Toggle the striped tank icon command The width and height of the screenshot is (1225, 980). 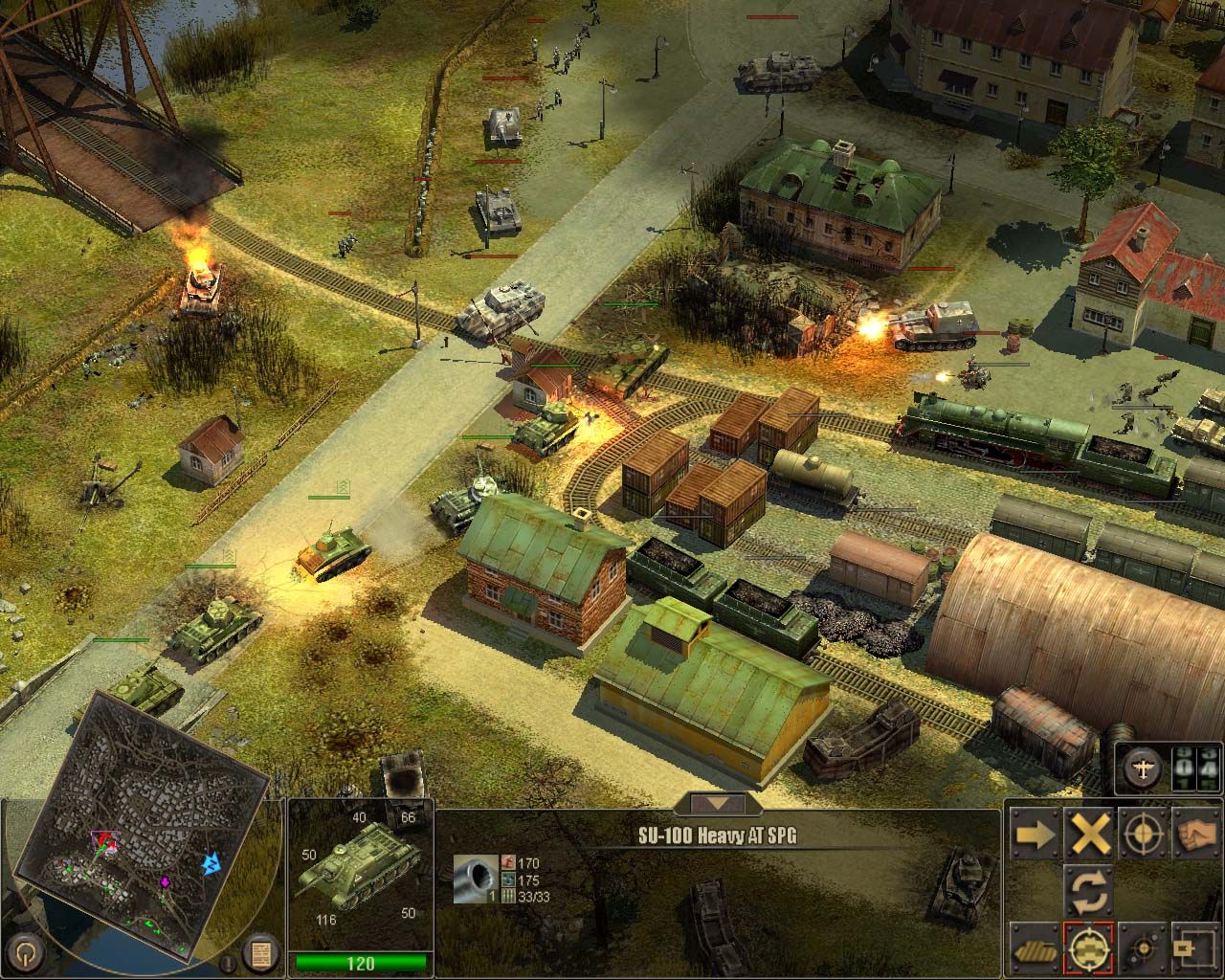pos(1036,947)
